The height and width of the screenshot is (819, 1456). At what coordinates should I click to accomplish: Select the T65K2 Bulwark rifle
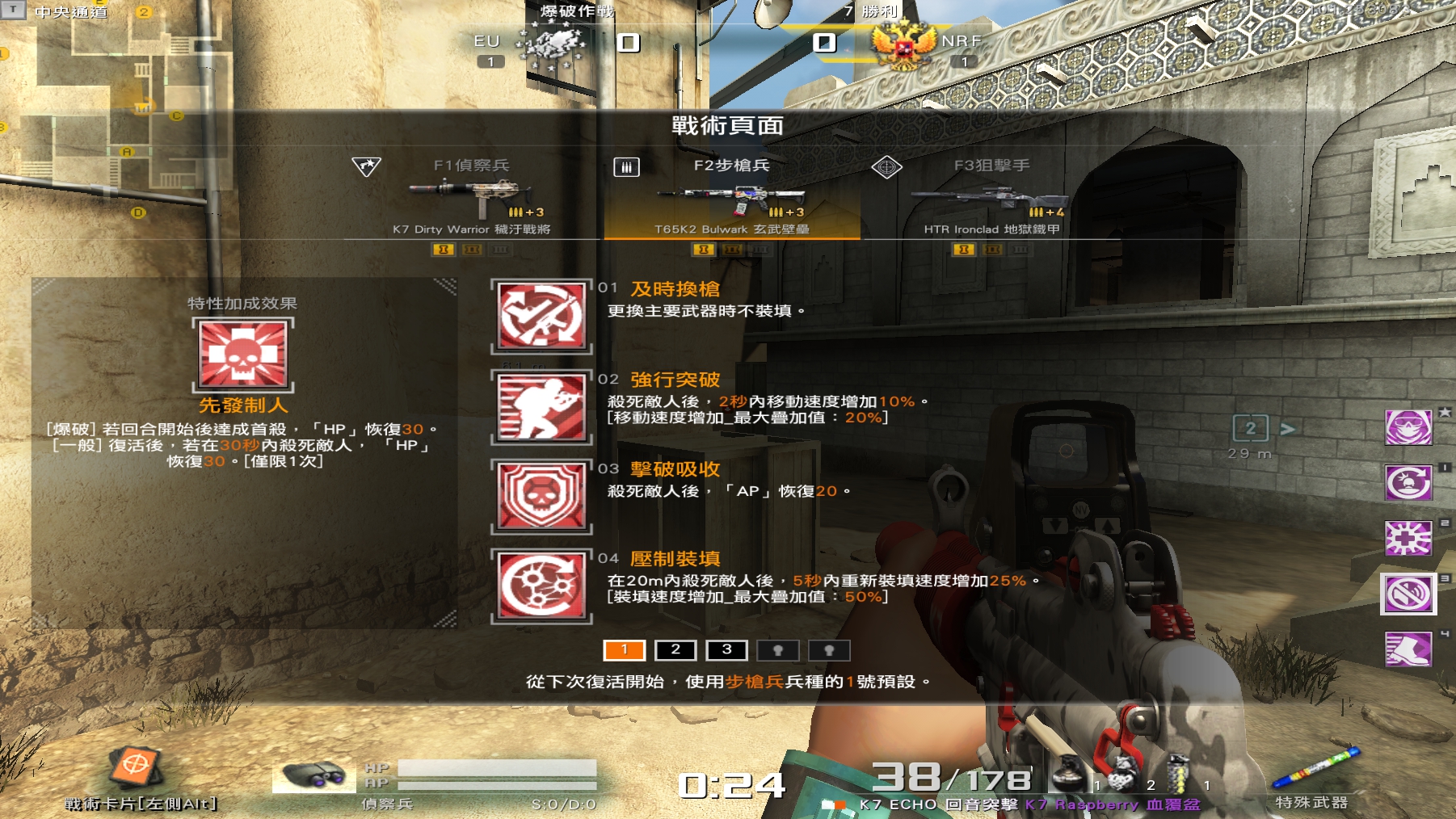[731, 198]
